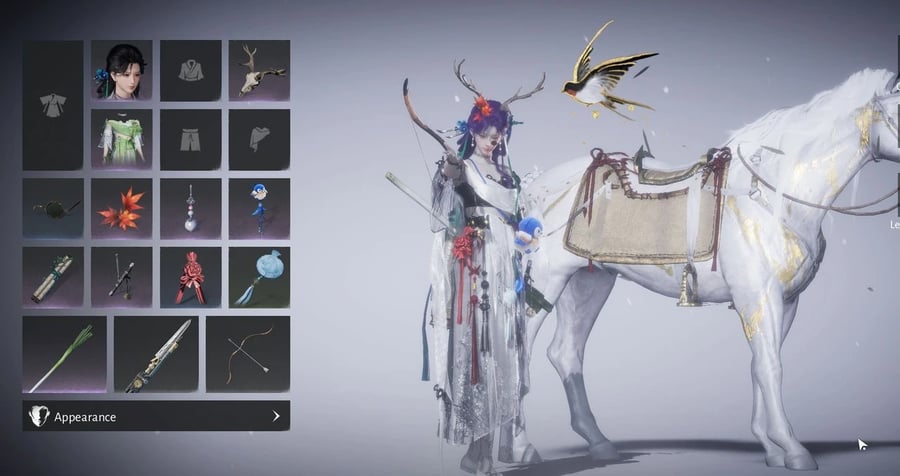The height and width of the screenshot is (476, 900).
Task: Select the green dress outfit slot
Action: click(121, 139)
